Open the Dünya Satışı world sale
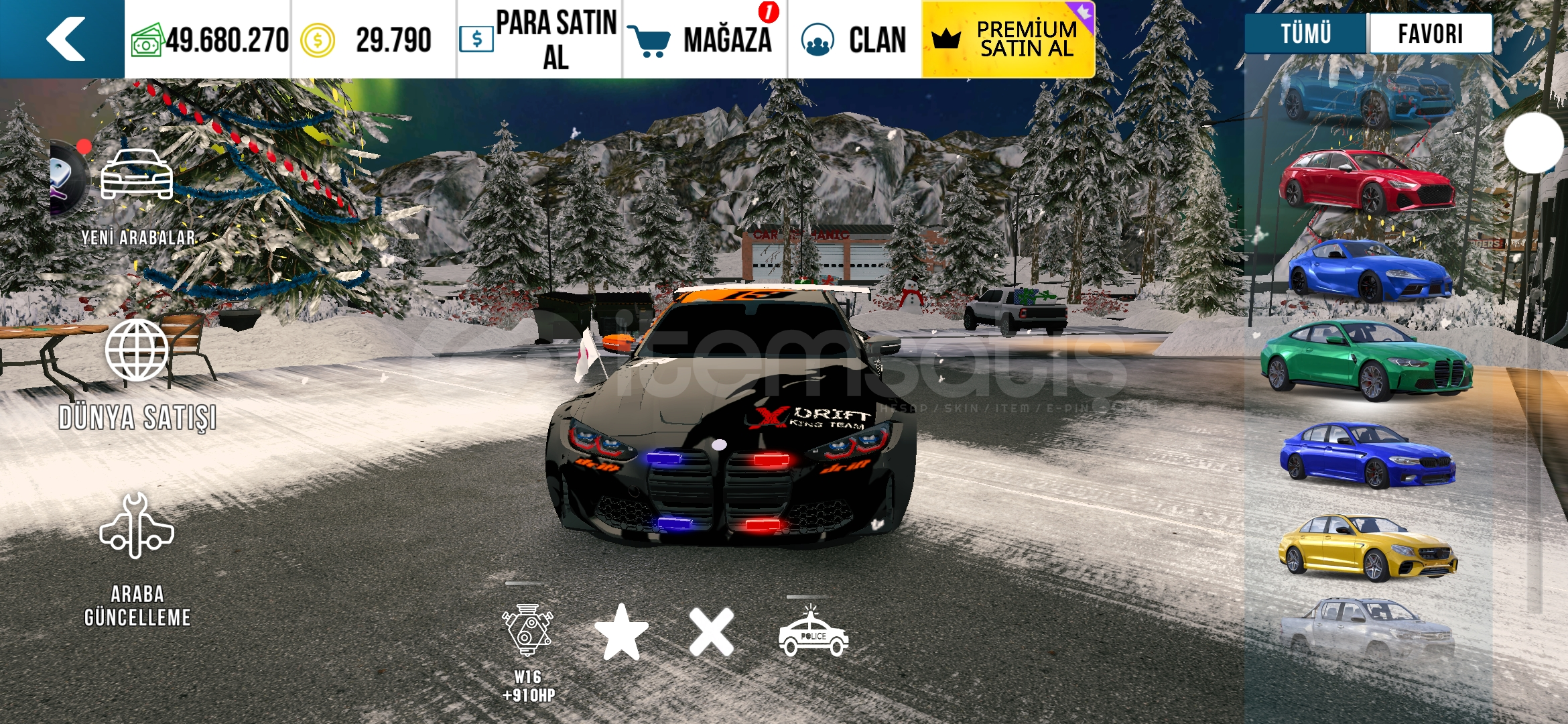This screenshot has height=724, width=1568. (137, 375)
